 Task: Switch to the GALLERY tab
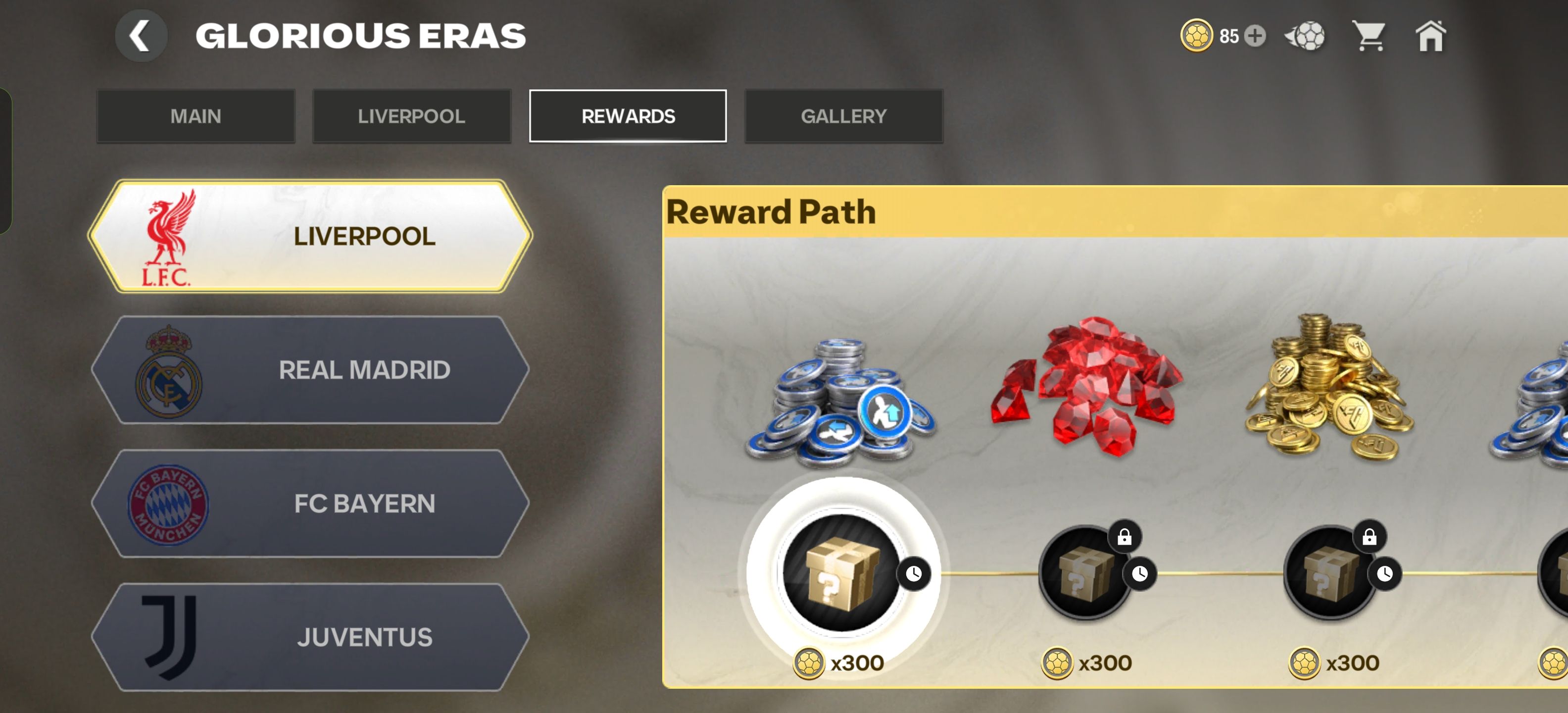click(844, 116)
